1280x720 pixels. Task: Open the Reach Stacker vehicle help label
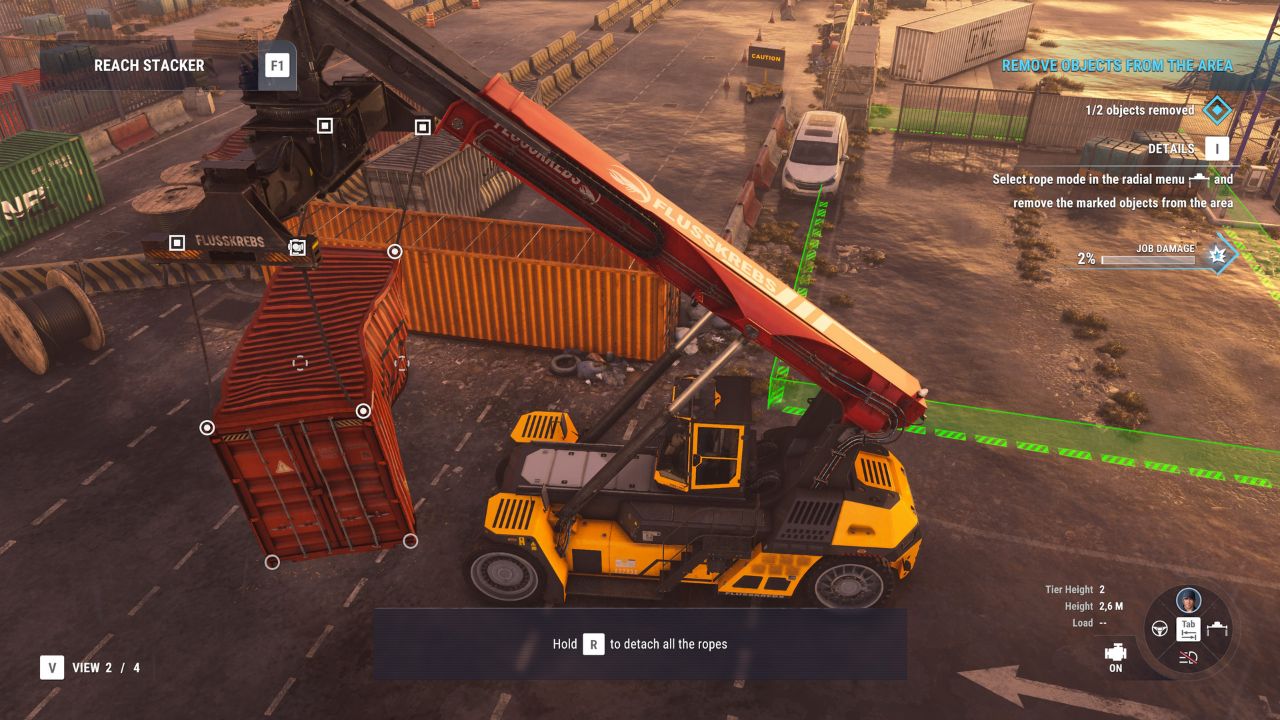pyautogui.click(x=149, y=66)
